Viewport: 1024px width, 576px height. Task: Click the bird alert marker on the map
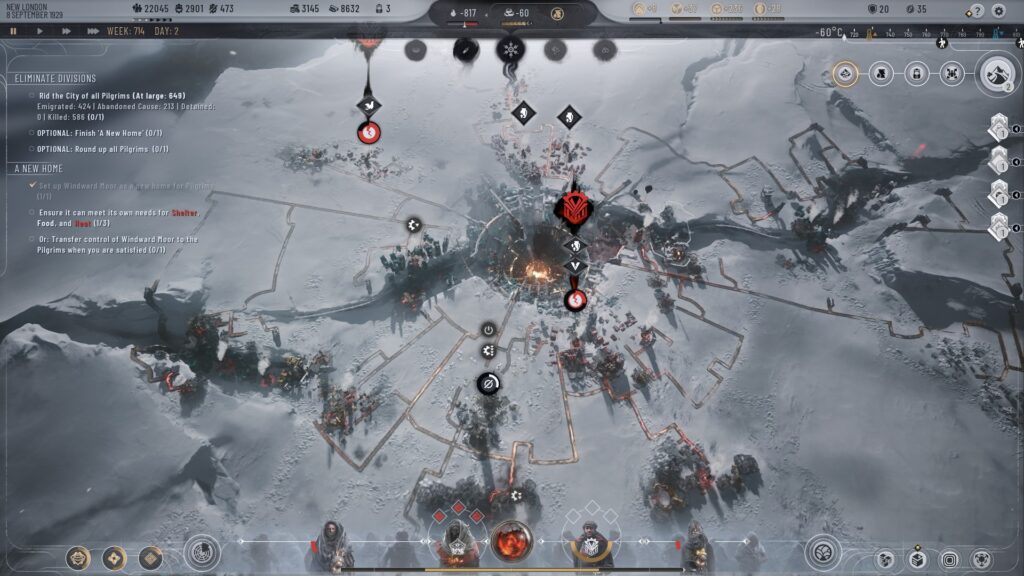pyautogui.click(x=368, y=103)
